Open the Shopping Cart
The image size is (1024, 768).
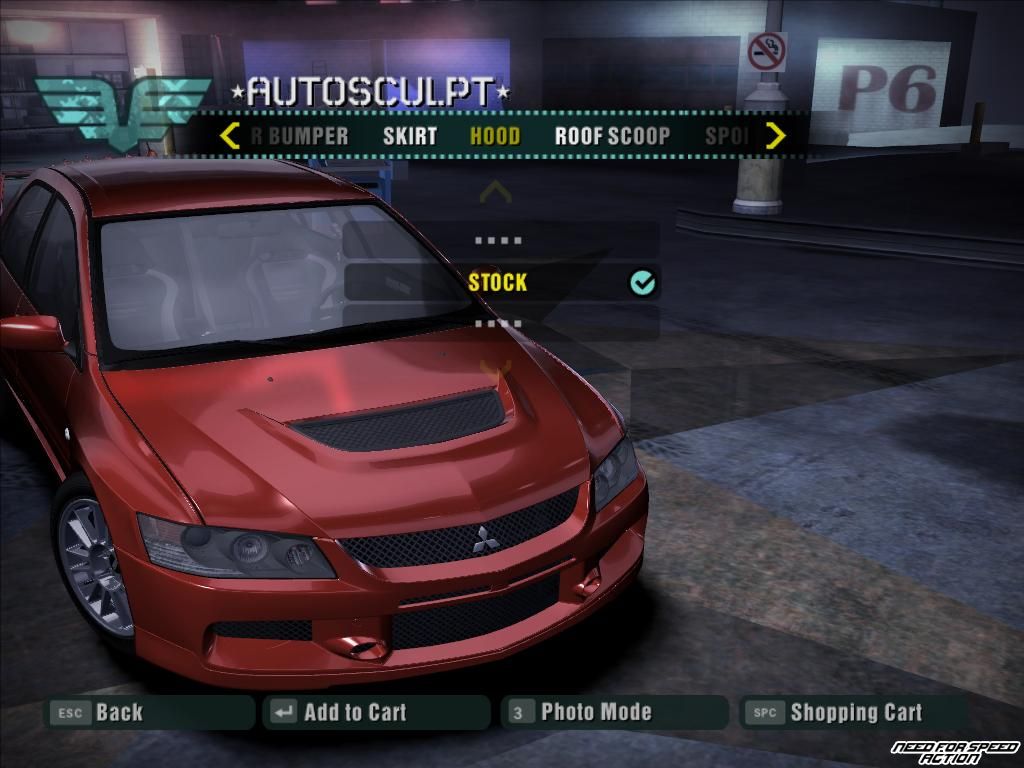[855, 713]
